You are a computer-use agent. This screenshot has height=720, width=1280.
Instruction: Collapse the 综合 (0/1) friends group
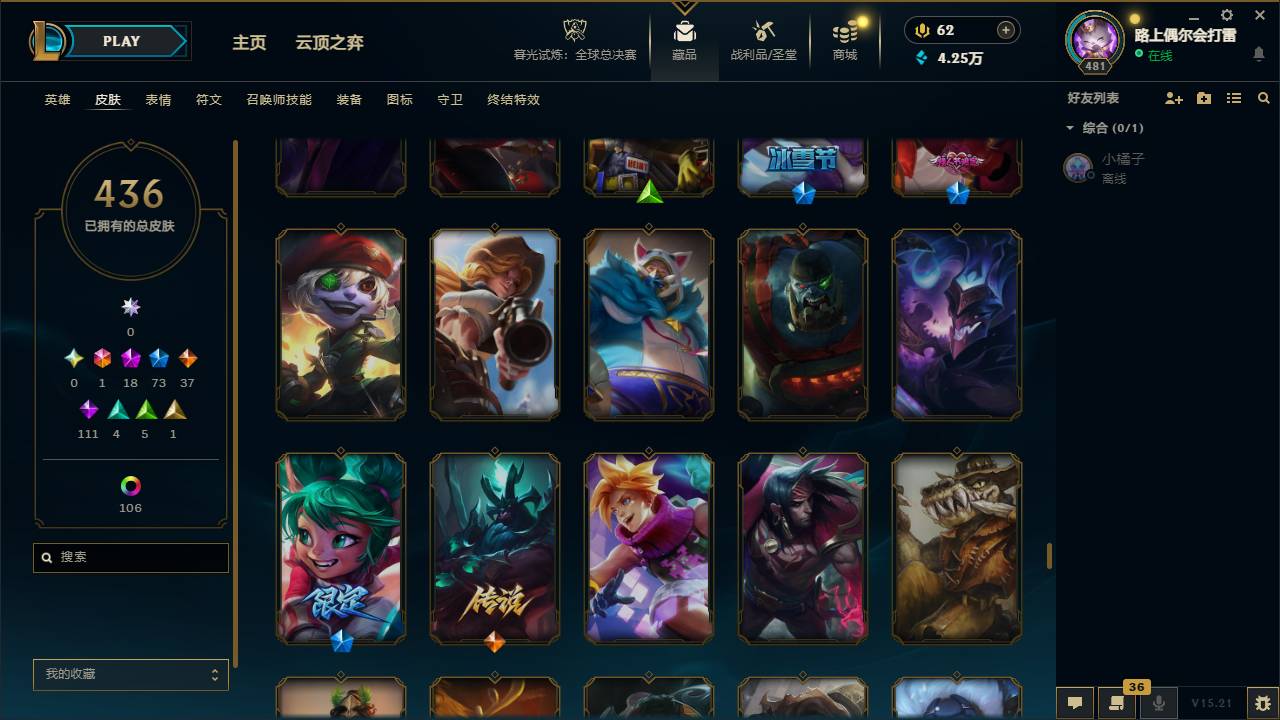click(x=1070, y=128)
